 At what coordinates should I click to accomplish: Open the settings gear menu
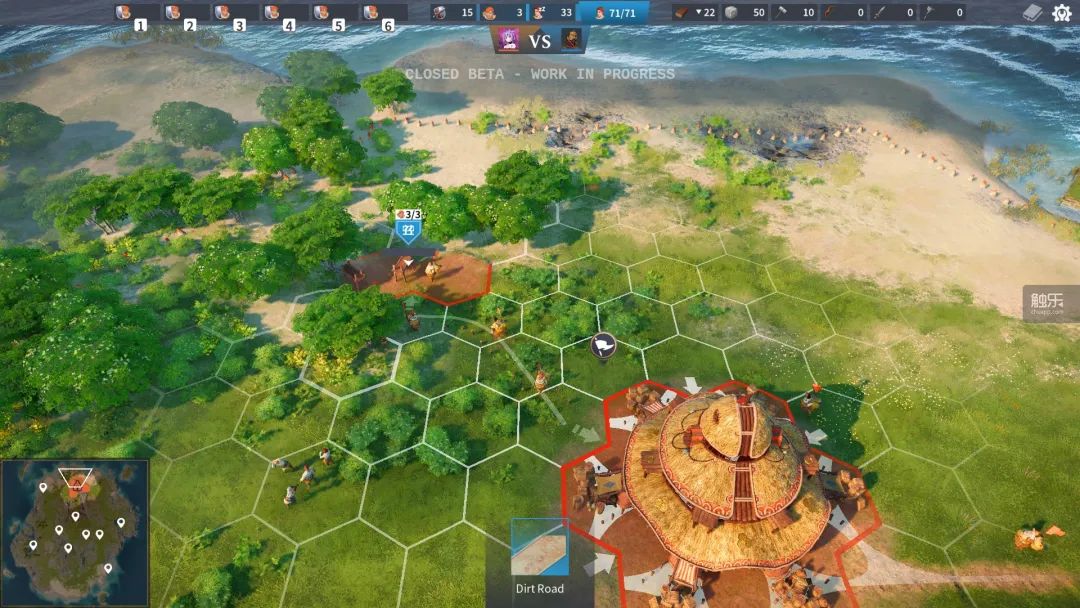(x=1061, y=13)
